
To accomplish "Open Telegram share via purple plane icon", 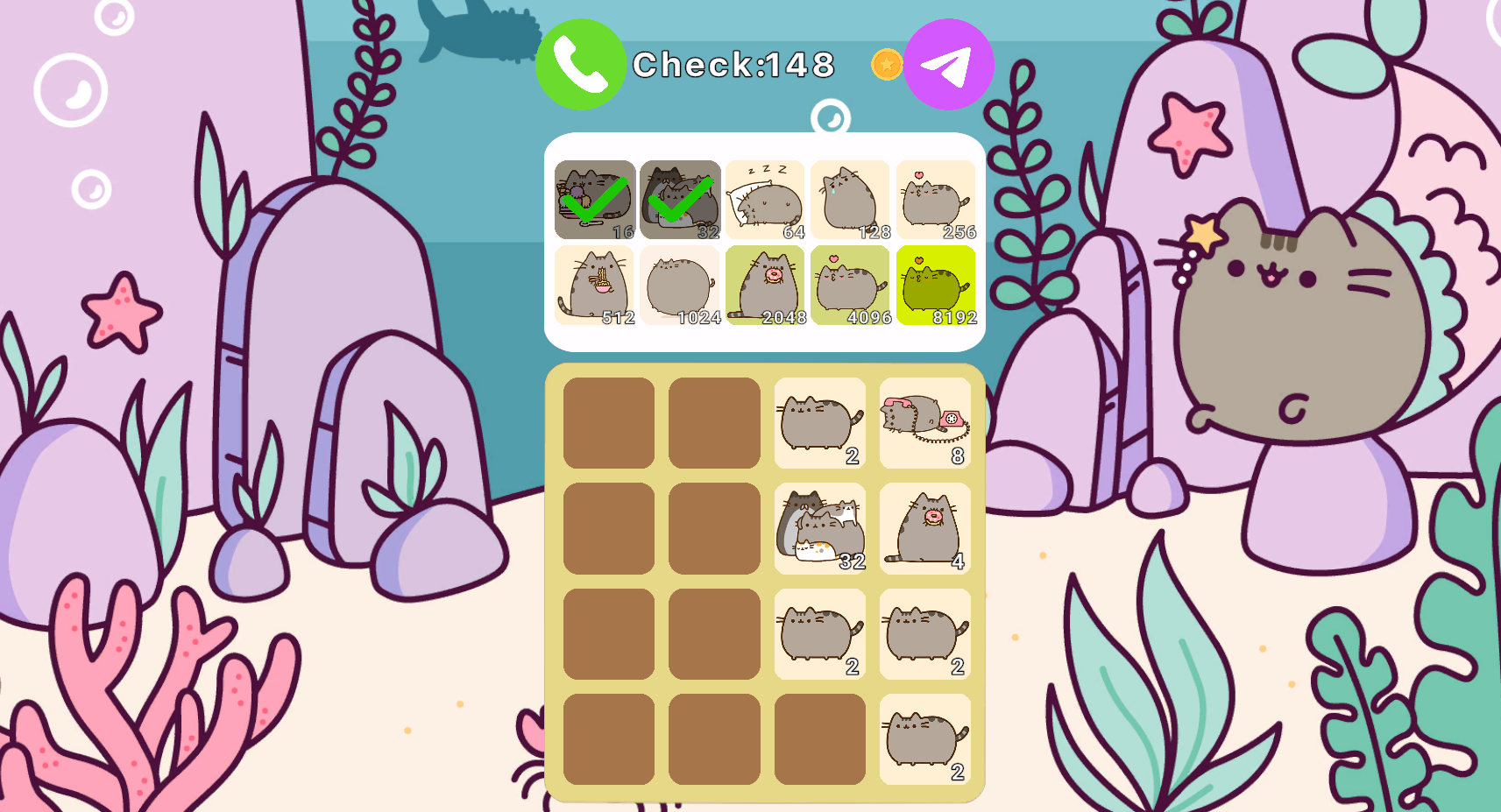I will [x=949, y=63].
